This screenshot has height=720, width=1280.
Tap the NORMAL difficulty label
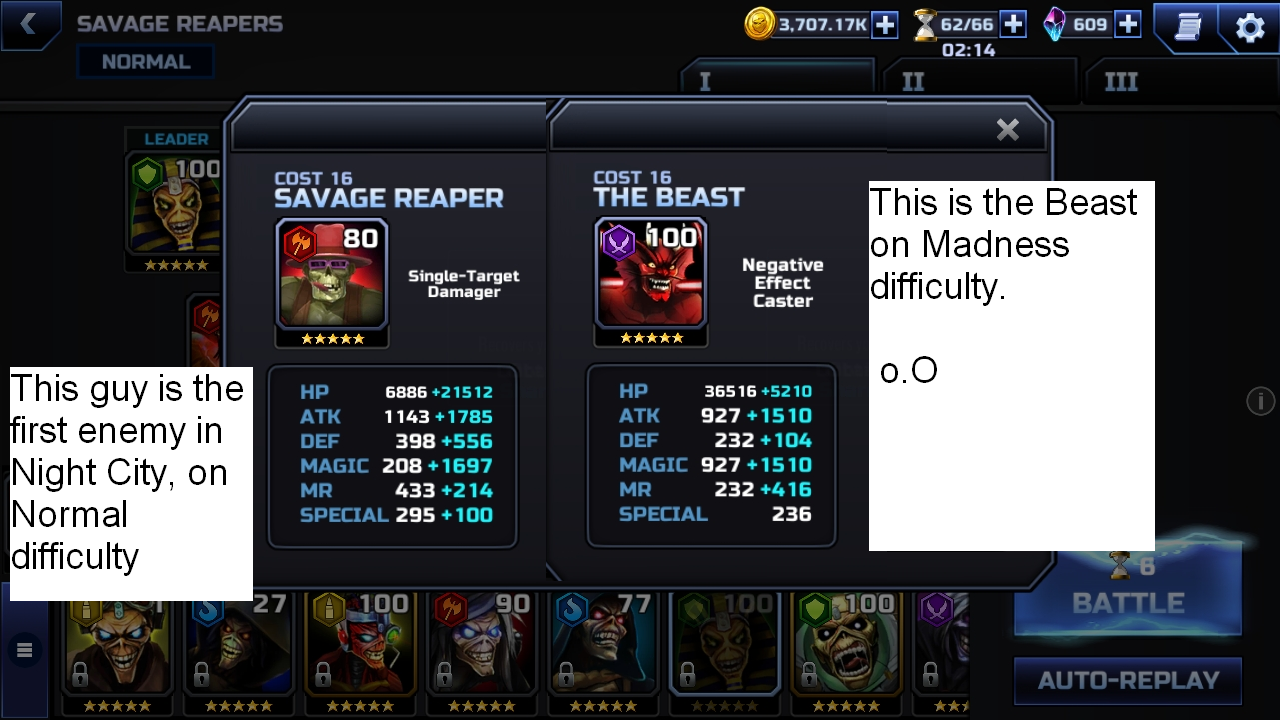(146, 62)
